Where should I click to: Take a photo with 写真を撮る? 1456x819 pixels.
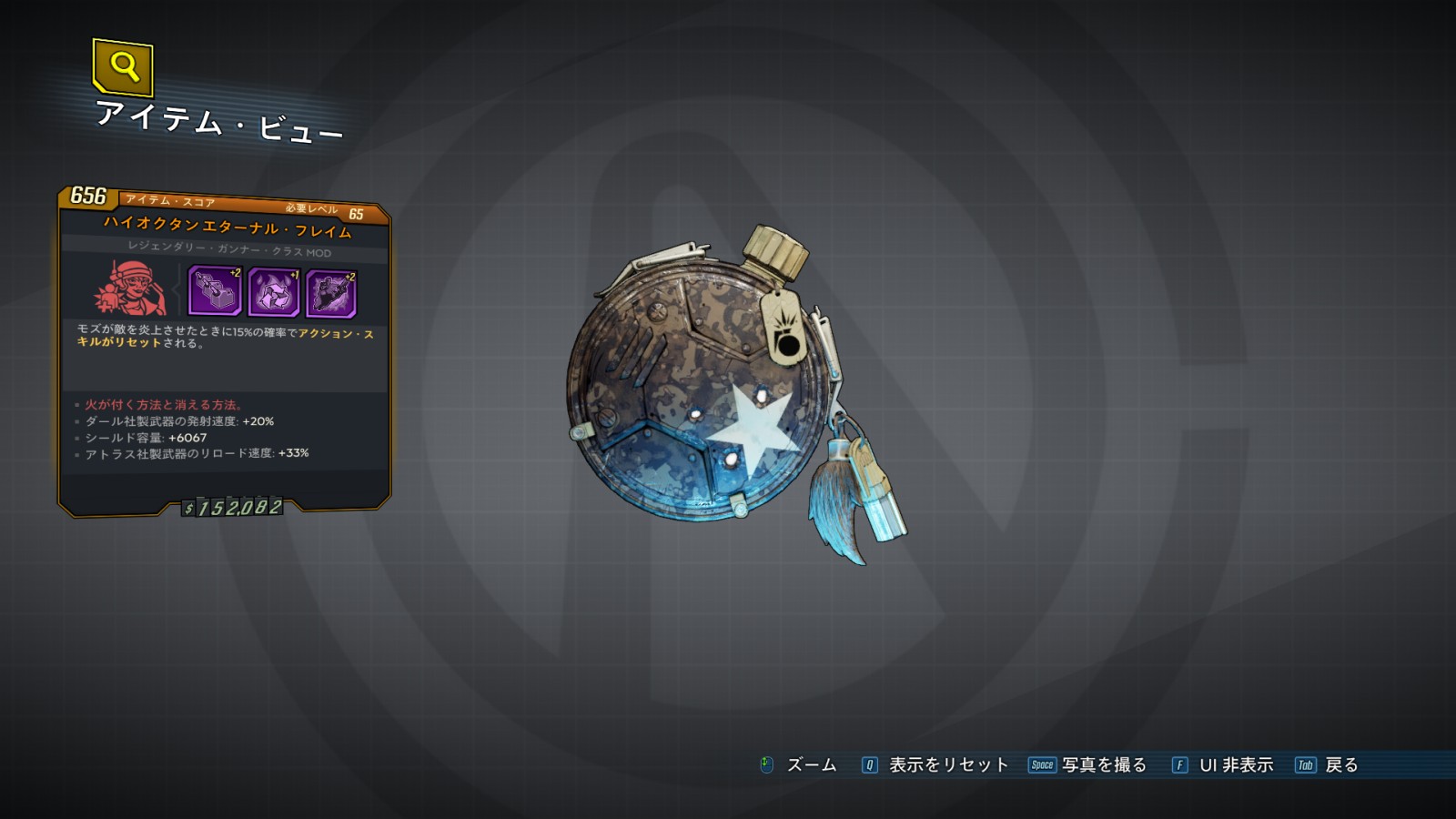coord(1087,765)
